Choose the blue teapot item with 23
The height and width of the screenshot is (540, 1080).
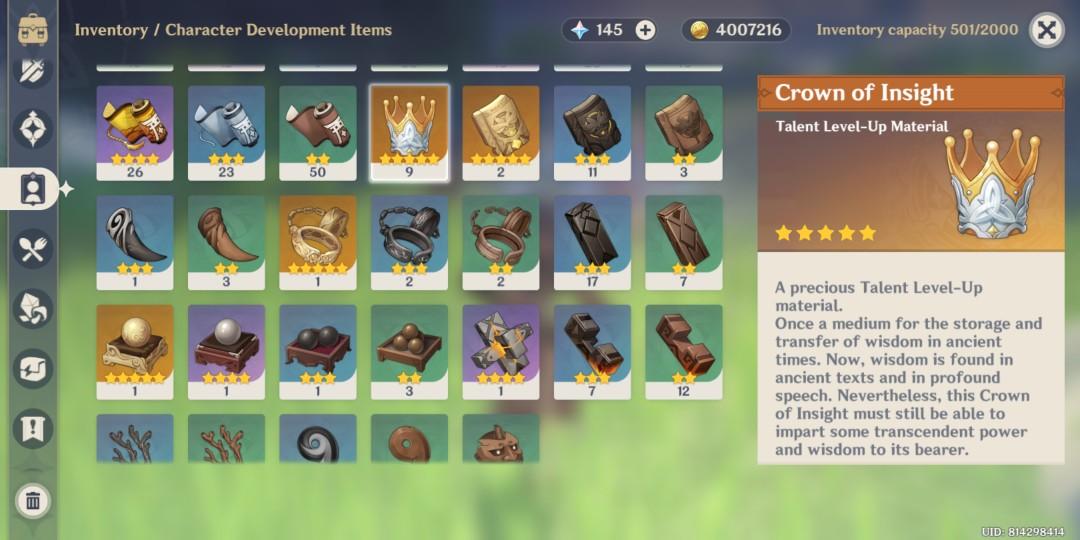pos(226,129)
